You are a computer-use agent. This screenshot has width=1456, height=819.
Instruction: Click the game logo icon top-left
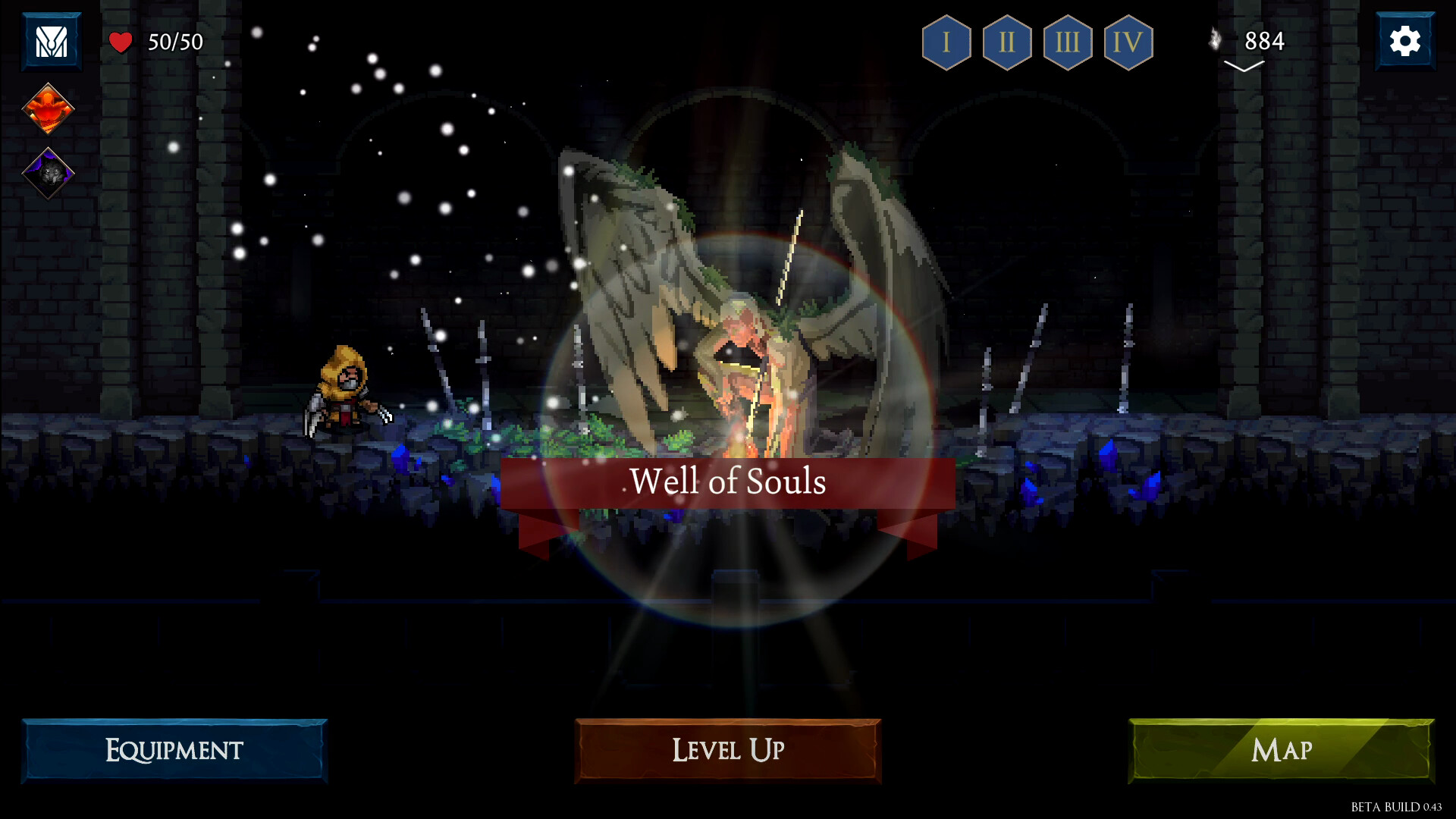tap(50, 41)
